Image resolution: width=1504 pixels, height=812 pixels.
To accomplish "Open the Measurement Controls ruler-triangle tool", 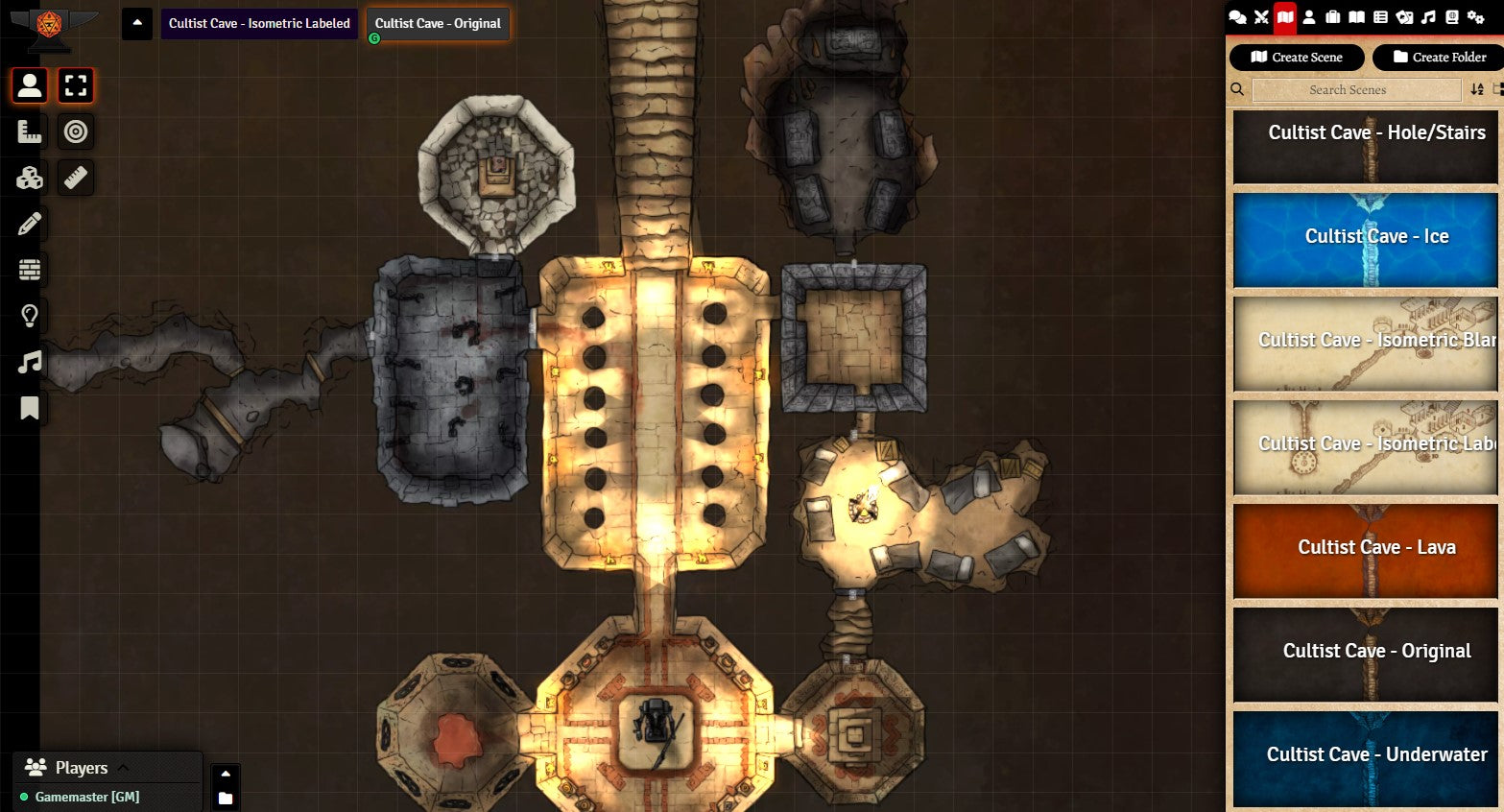I will 30,131.
